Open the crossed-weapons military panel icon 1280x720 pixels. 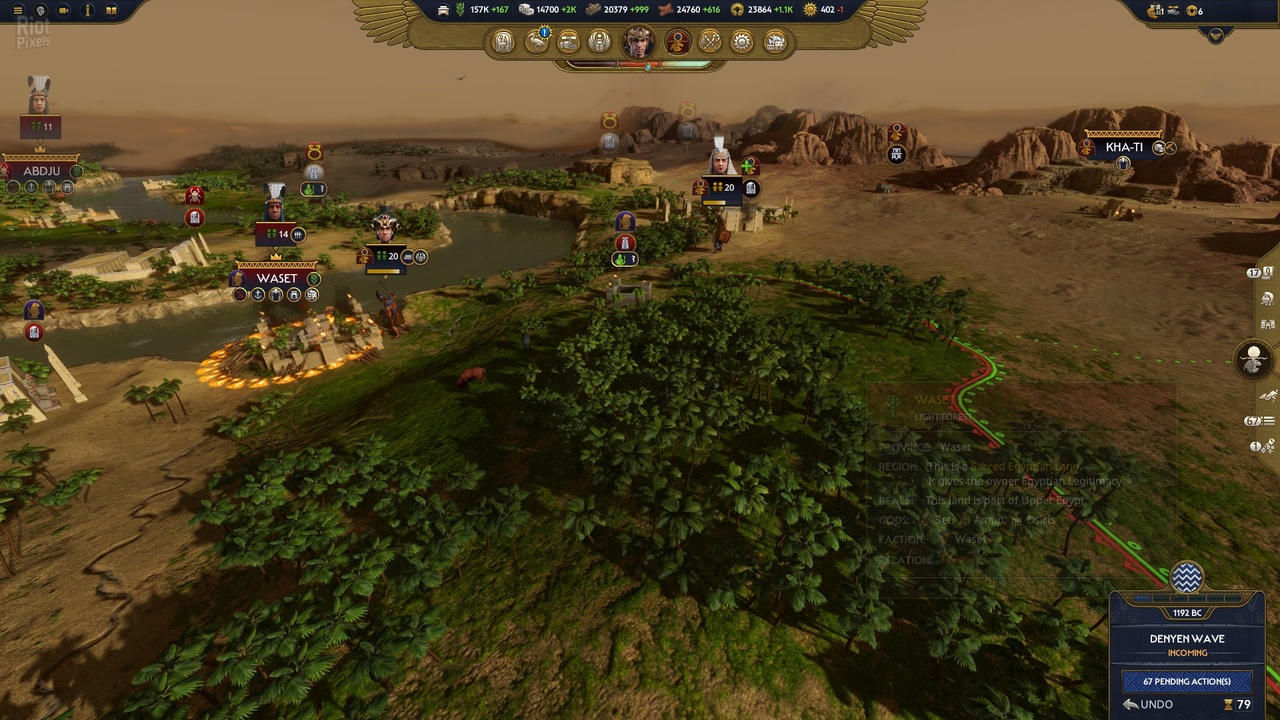coord(710,42)
